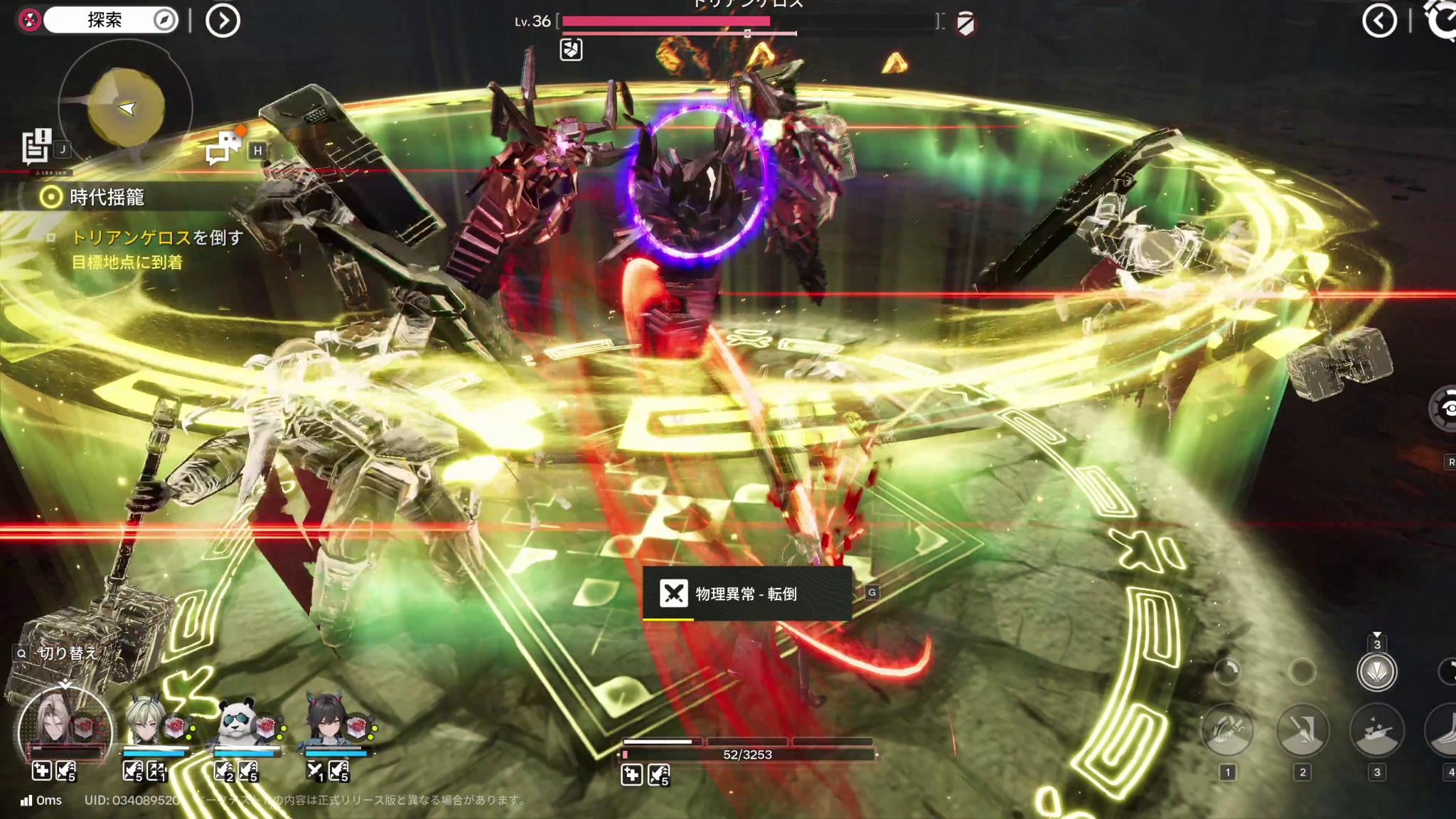Activate the swirling slash skill labeled 1

point(1227,731)
